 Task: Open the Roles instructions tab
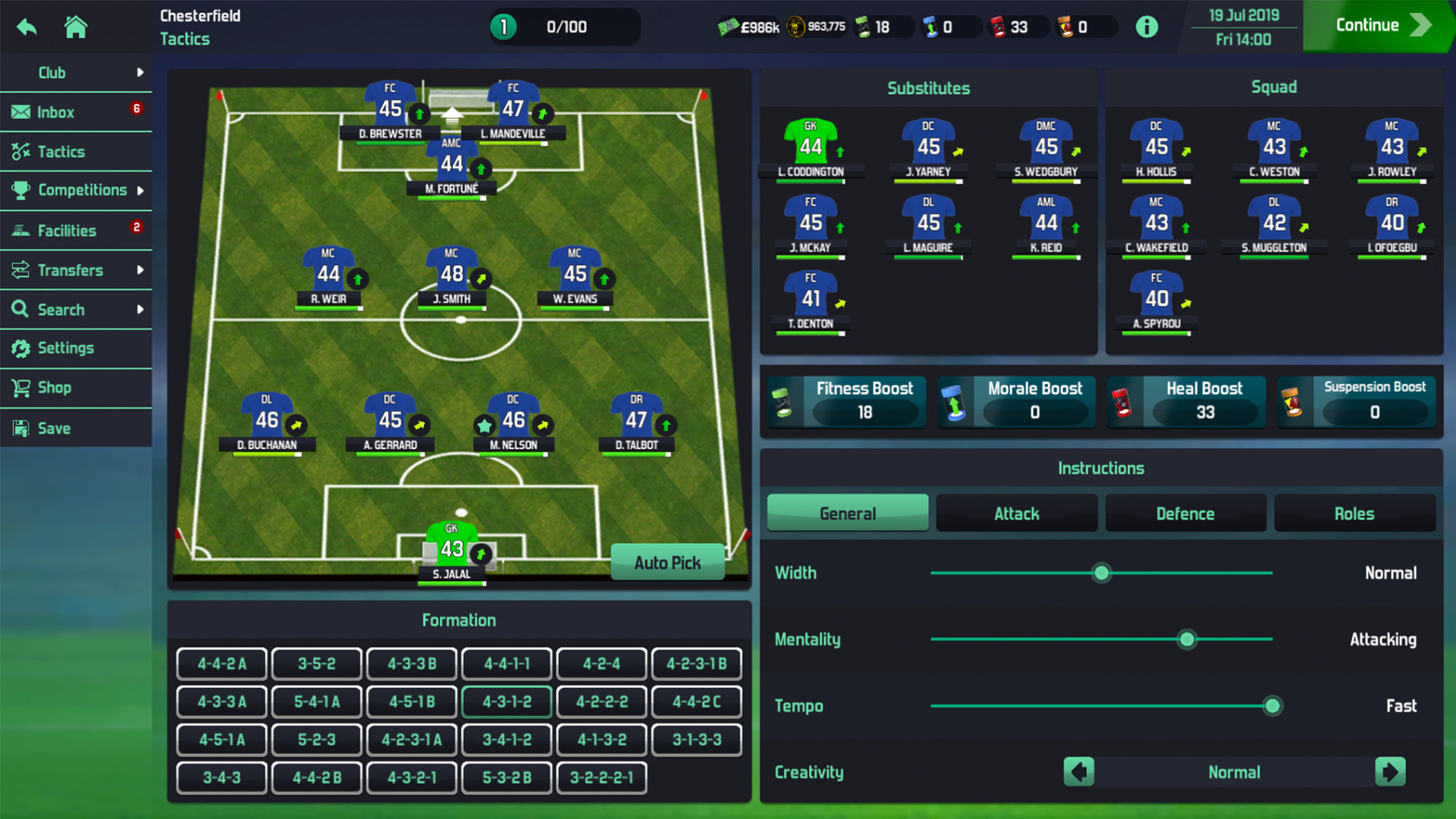[1354, 513]
